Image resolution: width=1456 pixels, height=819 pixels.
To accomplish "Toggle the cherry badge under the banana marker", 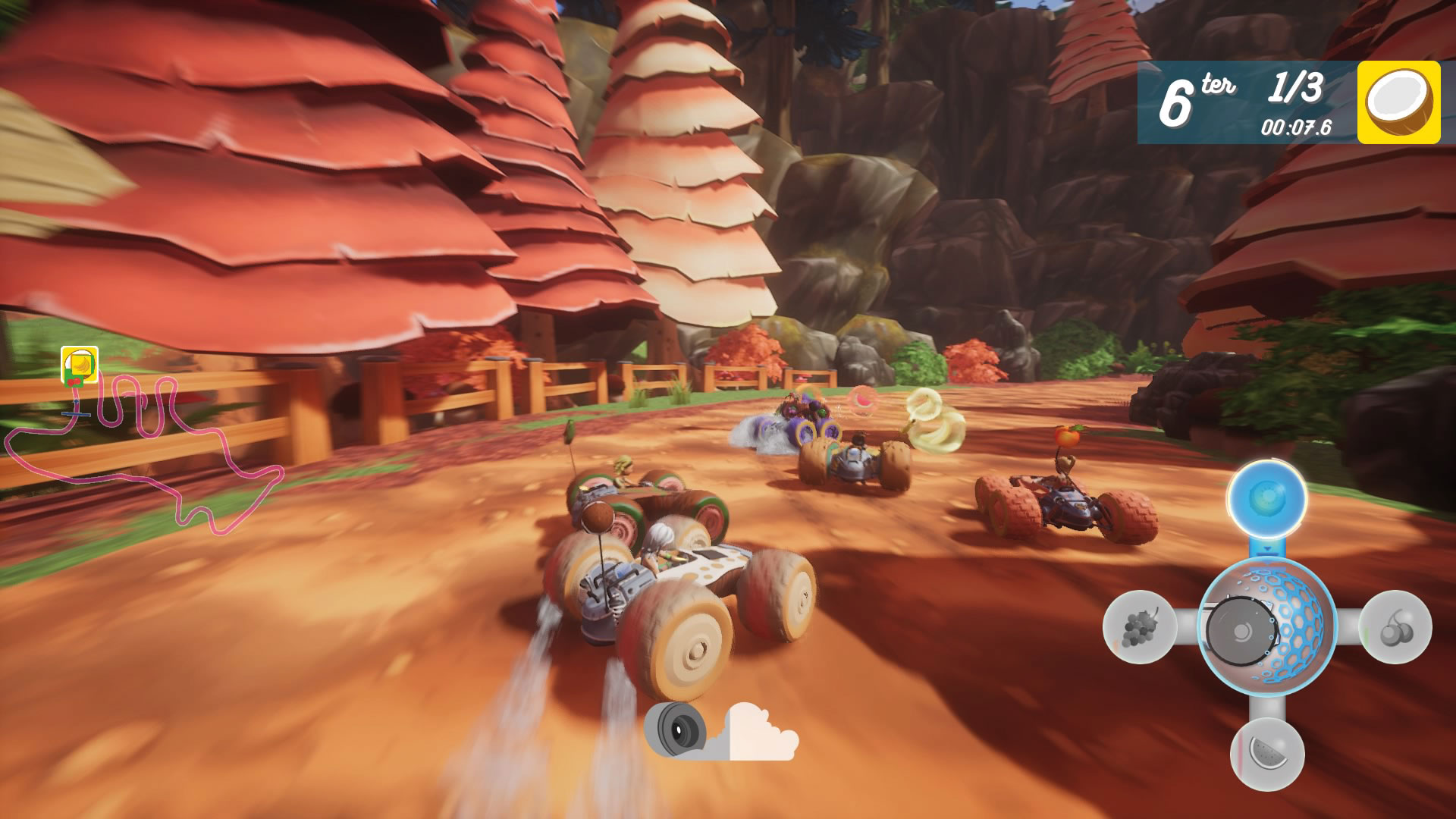I will (x=75, y=381).
